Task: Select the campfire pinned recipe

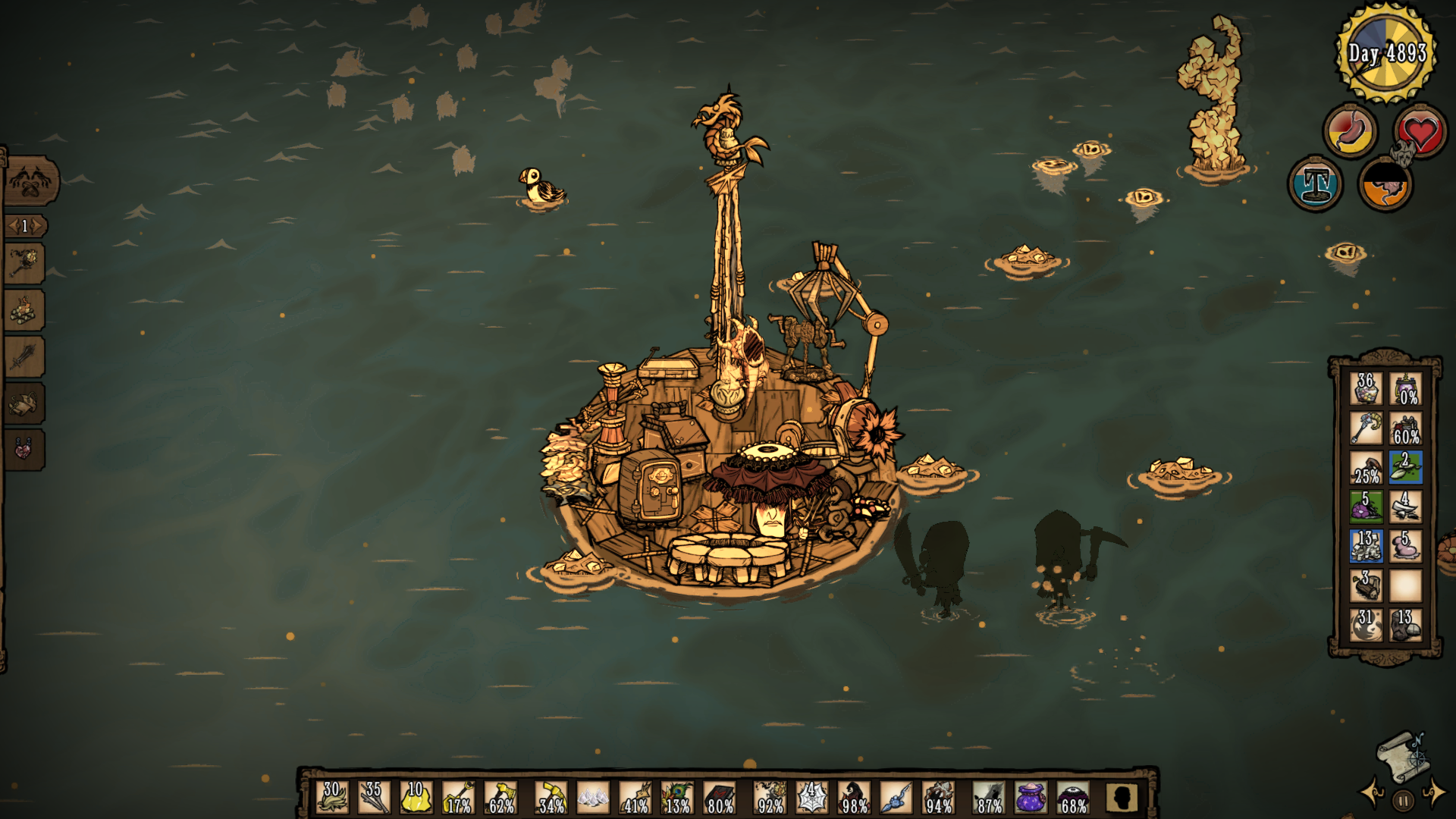Action: (24, 310)
